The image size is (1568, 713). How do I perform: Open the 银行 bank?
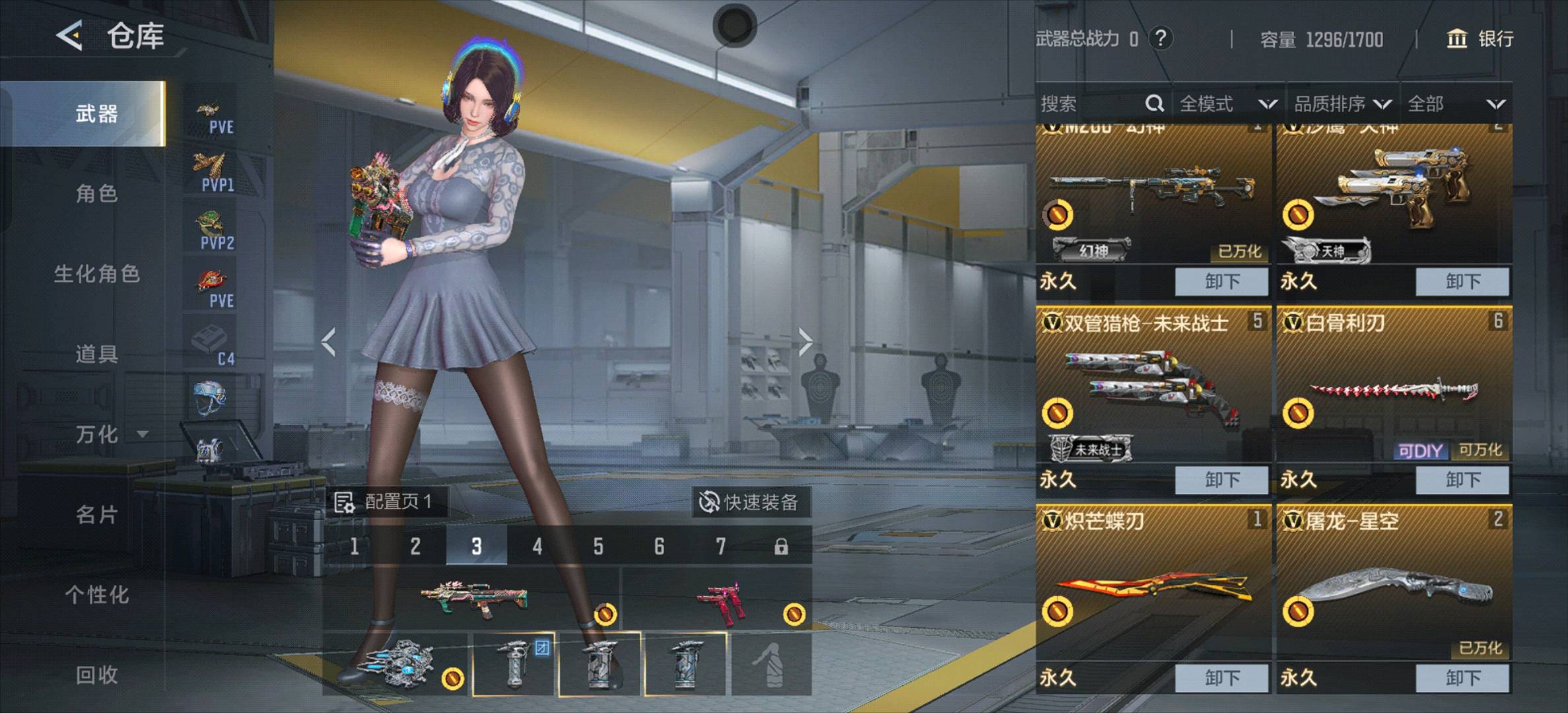[1481, 39]
